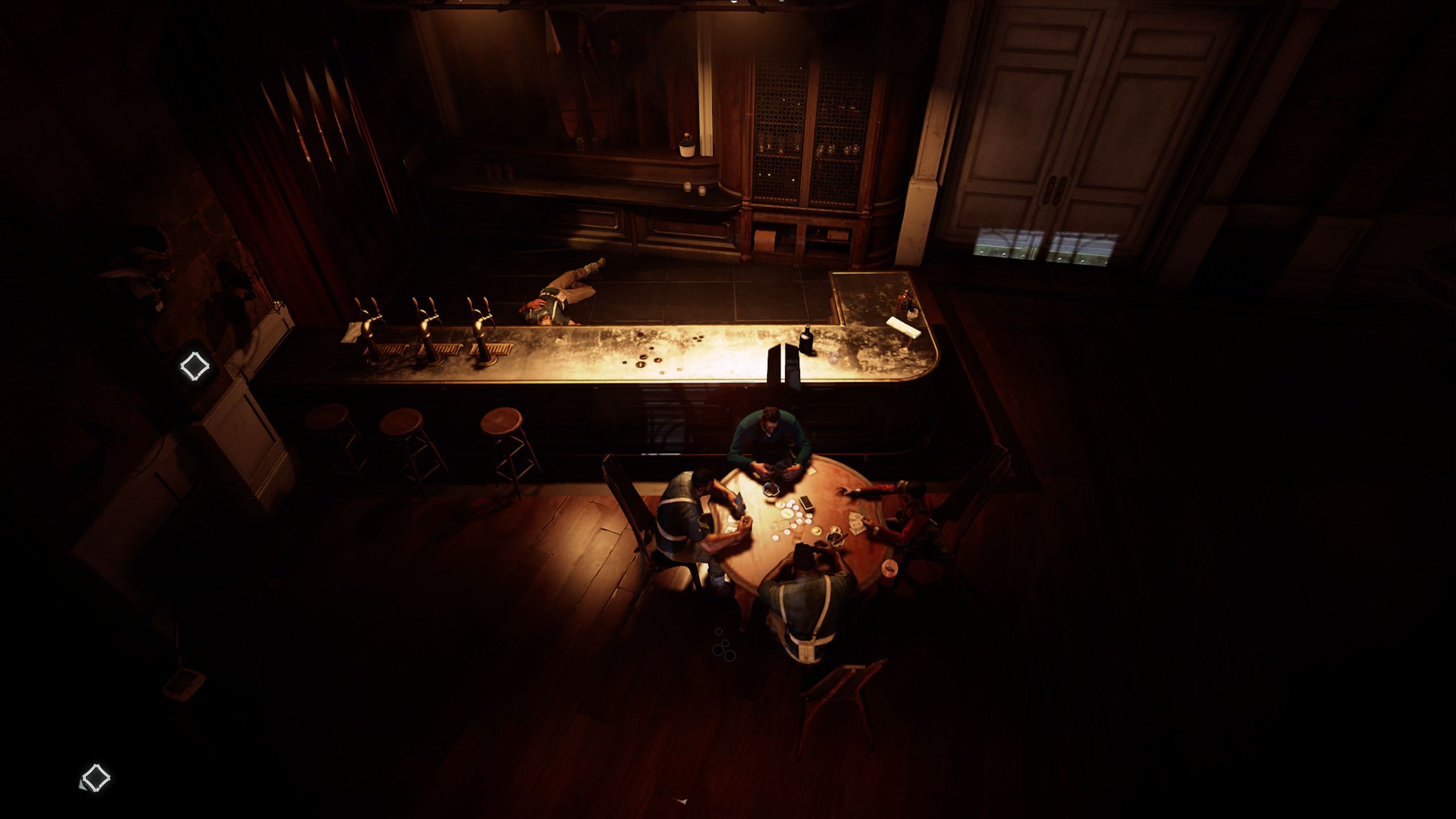
Task: Select the diamond objective marker beside the white cabinet
Action: pyautogui.click(x=195, y=366)
